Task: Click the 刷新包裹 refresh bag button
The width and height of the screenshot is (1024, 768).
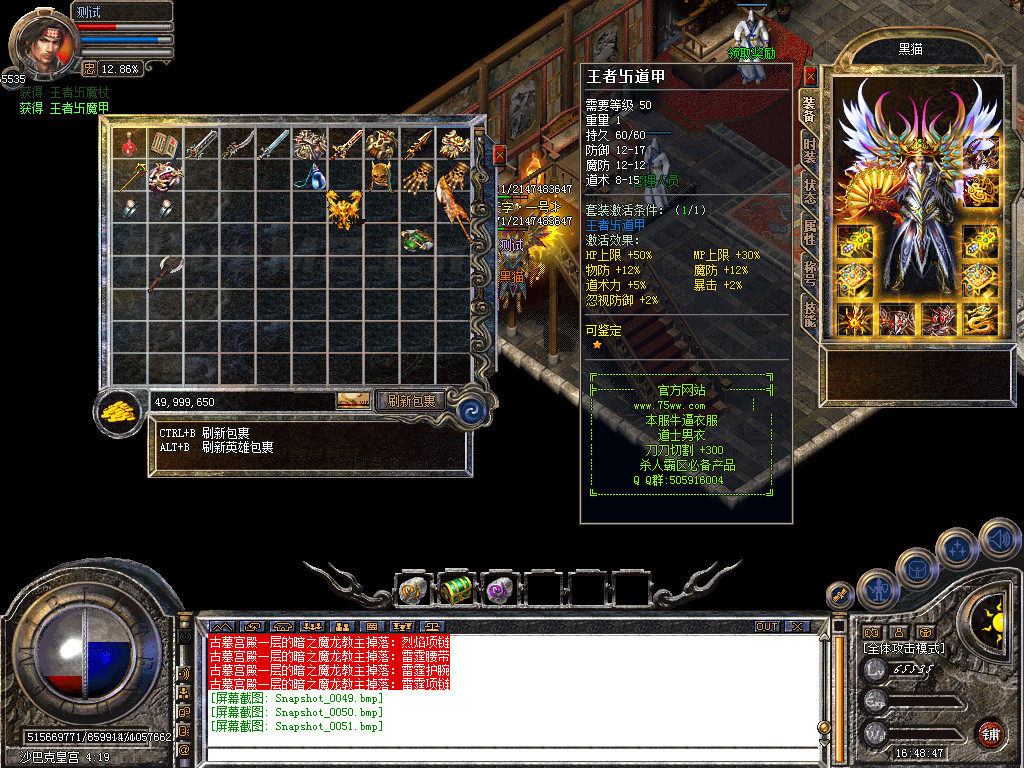Action: tap(412, 401)
